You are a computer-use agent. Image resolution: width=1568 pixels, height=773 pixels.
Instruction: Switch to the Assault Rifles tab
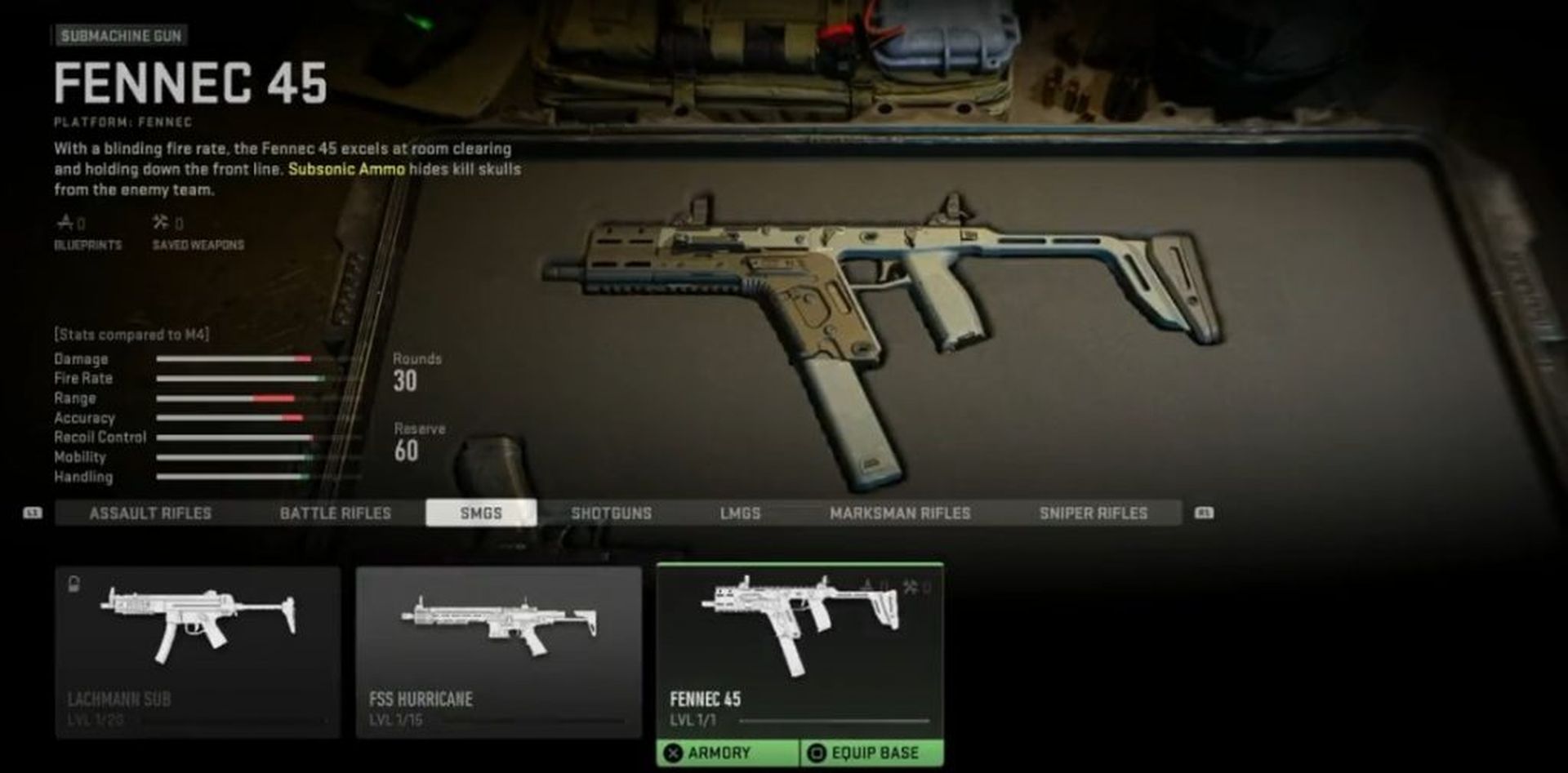pyautogui.click(x=150, y=513)
